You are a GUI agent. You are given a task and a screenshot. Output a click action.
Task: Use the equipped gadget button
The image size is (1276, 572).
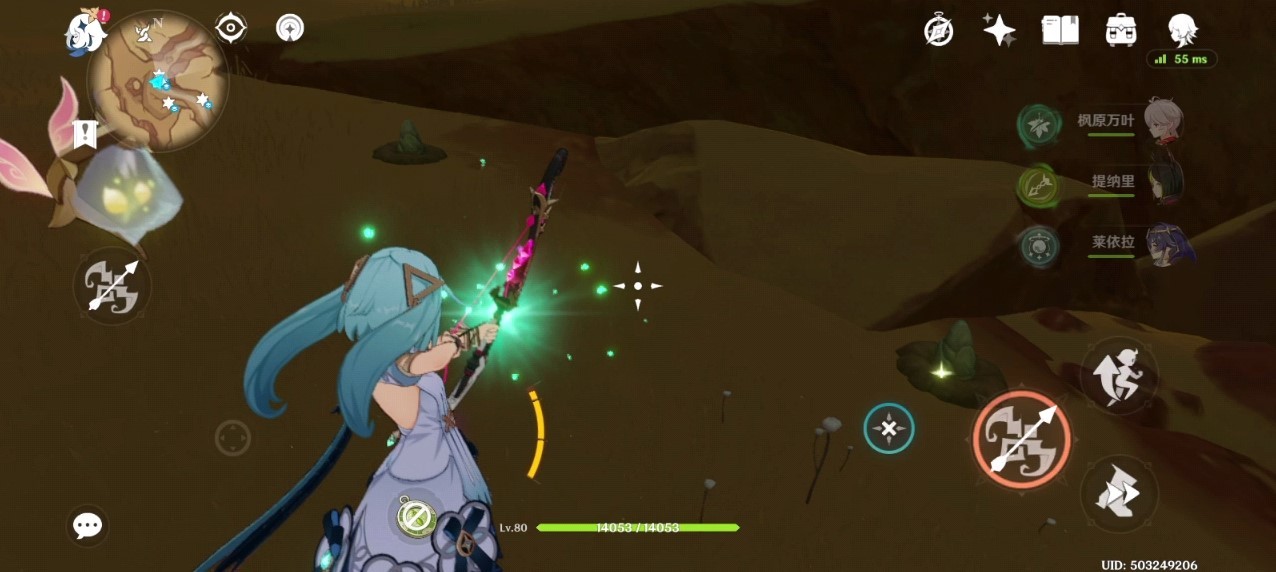point(414,517)
